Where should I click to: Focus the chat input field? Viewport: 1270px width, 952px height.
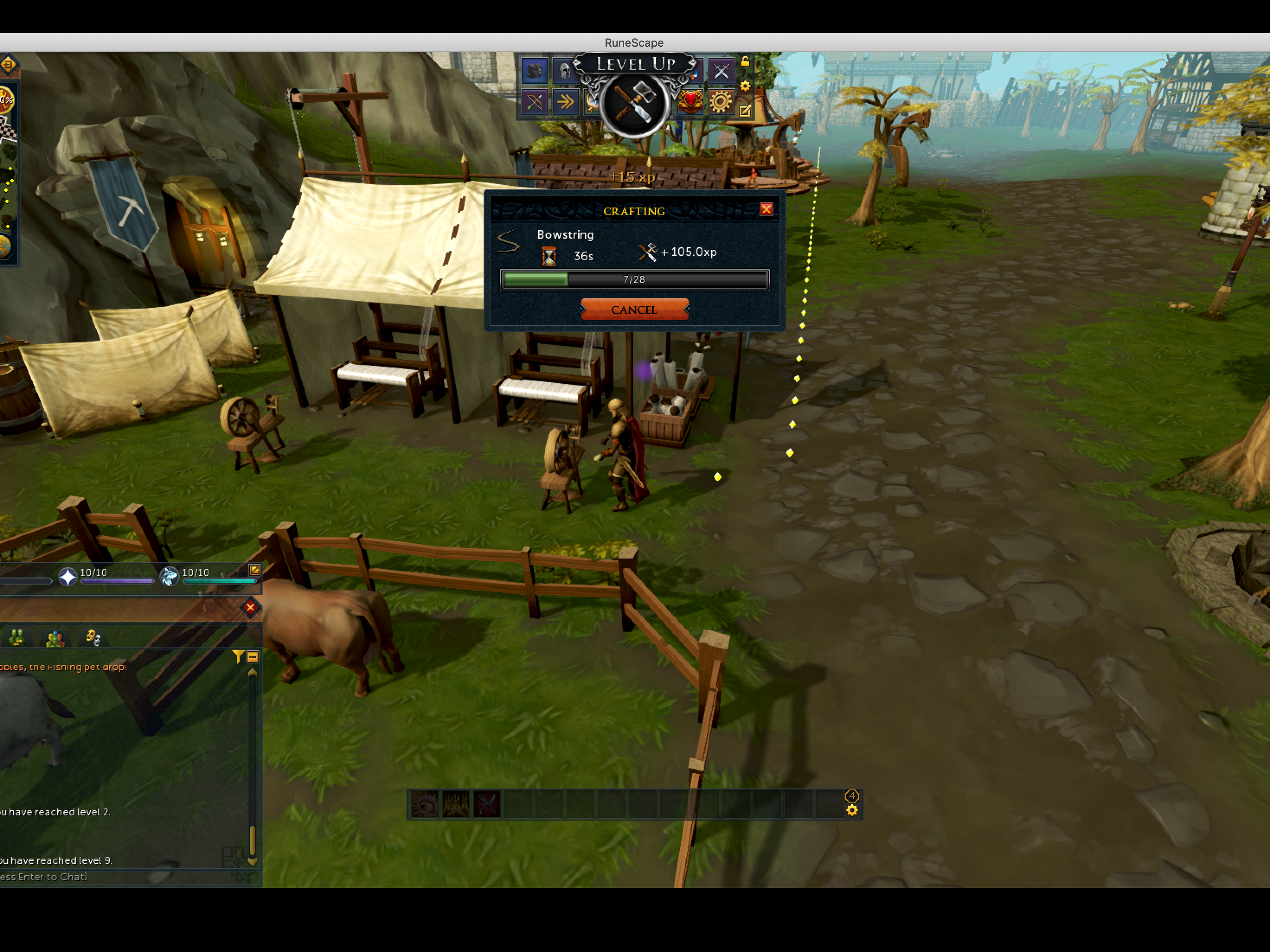pyautogui.click(x=115, y=877)
